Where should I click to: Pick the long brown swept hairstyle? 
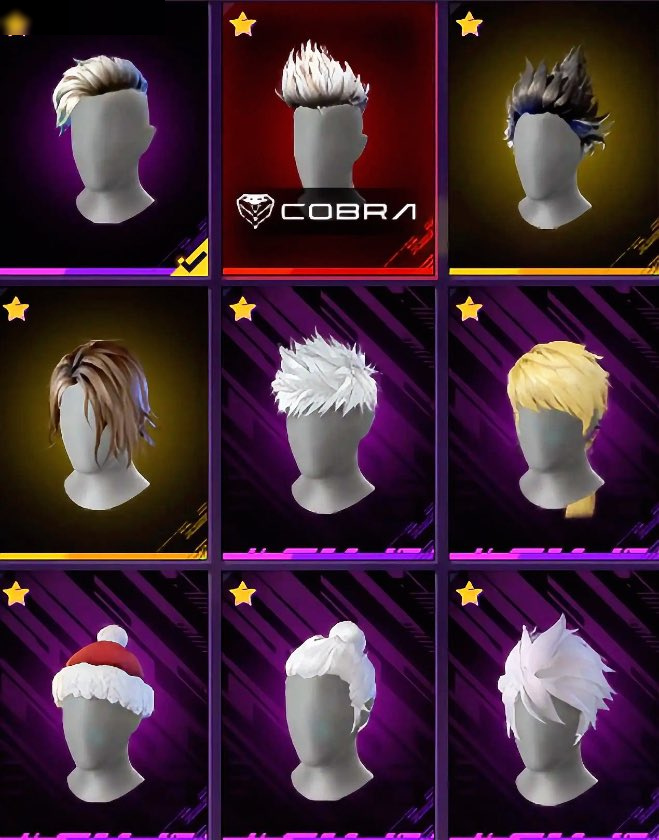click(x=104, y=420)
